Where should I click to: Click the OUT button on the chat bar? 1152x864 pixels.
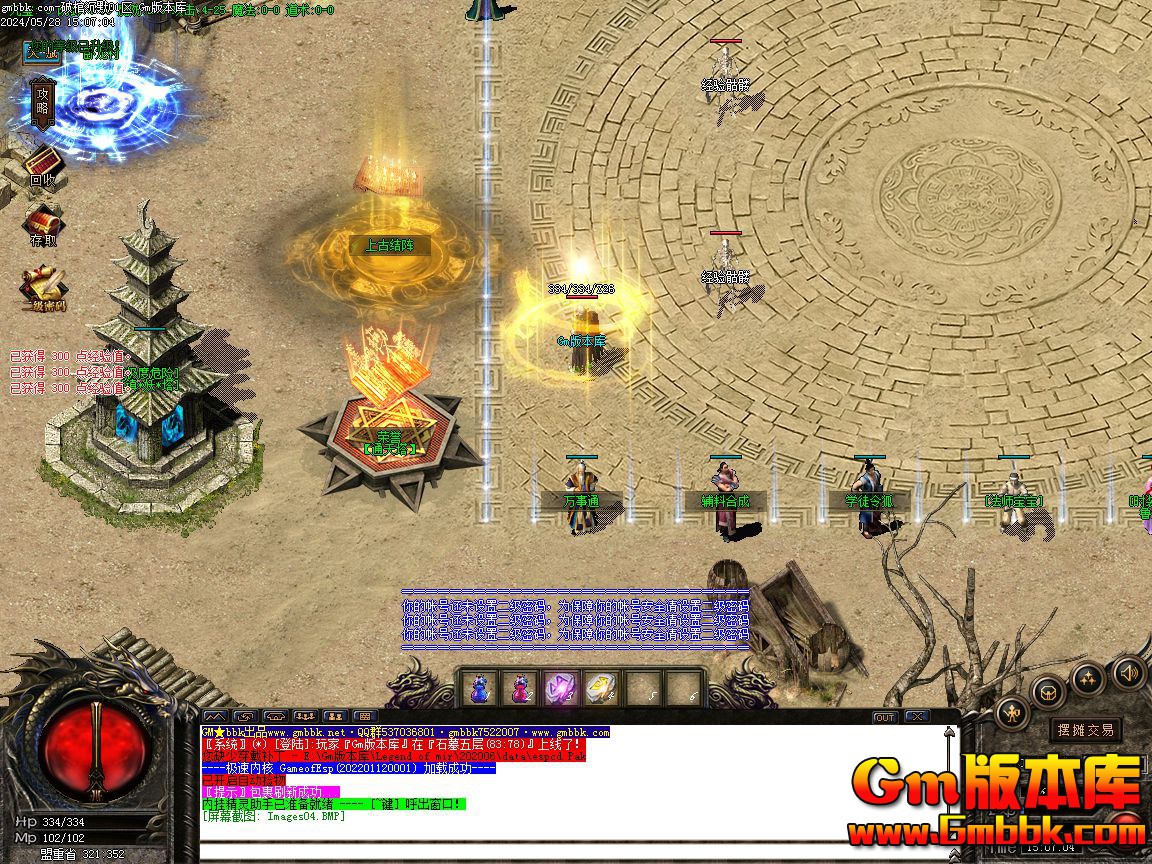point(884,717)
